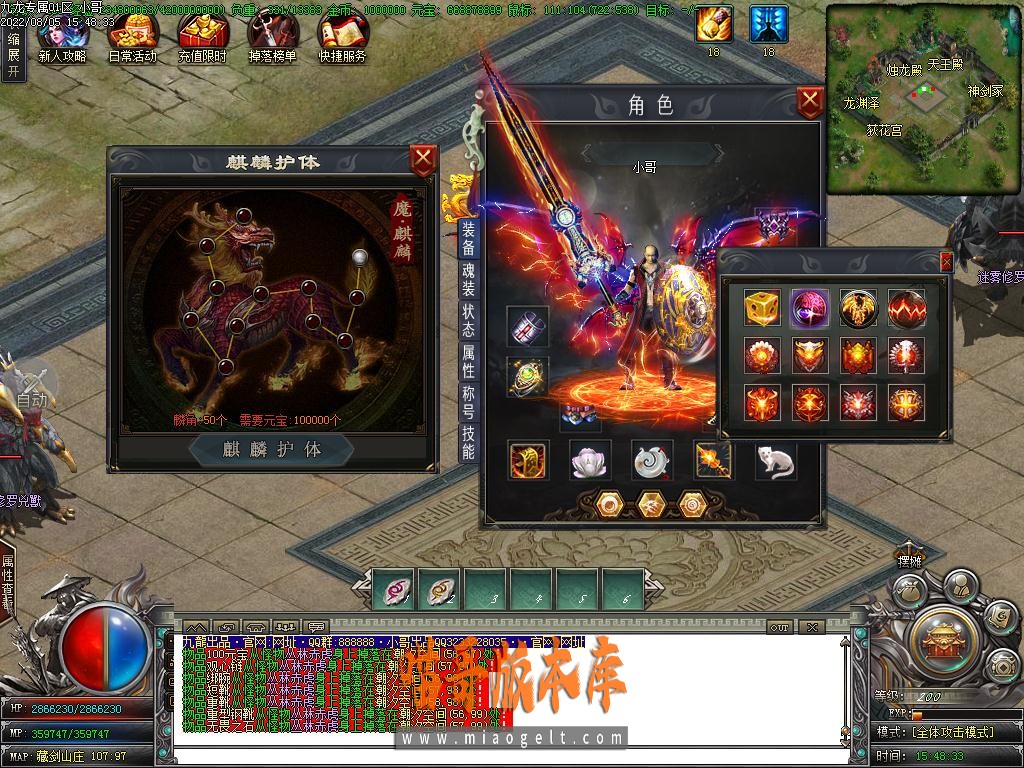Select the golden dice item slot
Viewport: 1024px width, 768px height.
[x=762, y=309]
